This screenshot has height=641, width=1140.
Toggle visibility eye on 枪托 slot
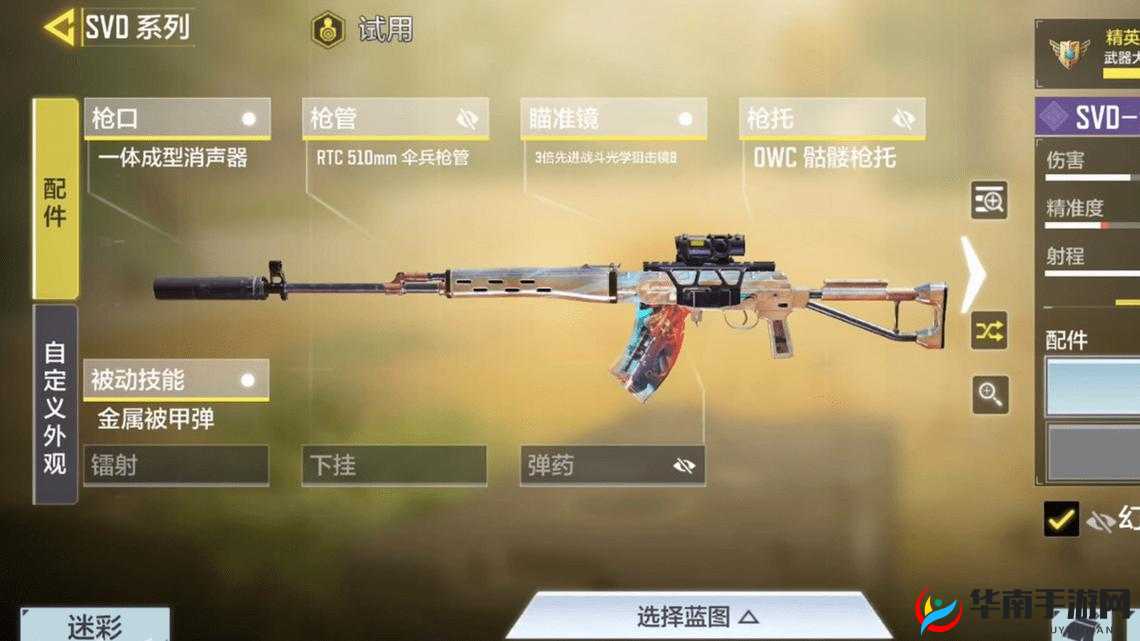[x=904, y=119]
